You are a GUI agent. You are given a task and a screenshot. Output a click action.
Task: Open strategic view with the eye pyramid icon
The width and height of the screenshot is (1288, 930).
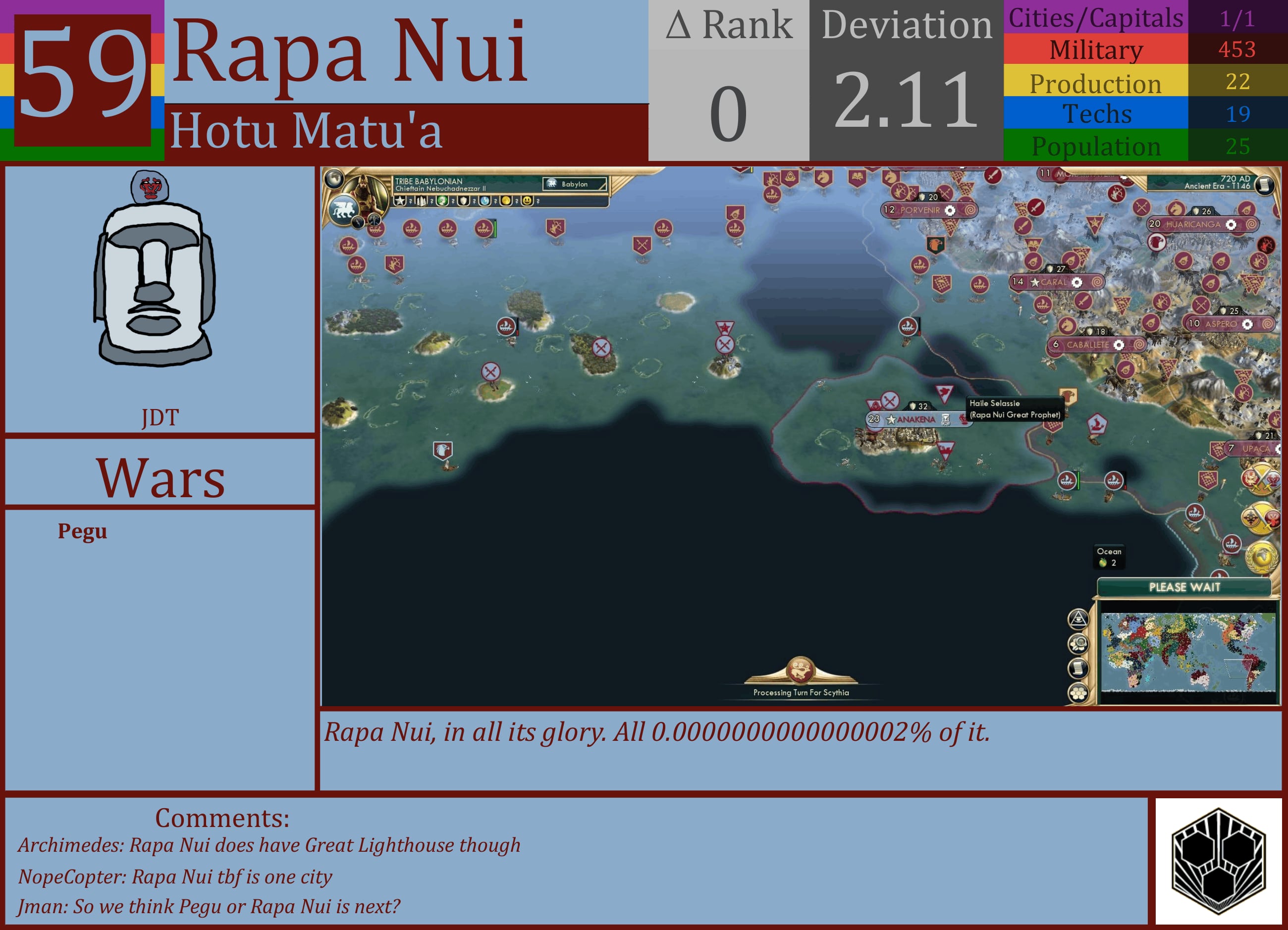(1078, 620)
